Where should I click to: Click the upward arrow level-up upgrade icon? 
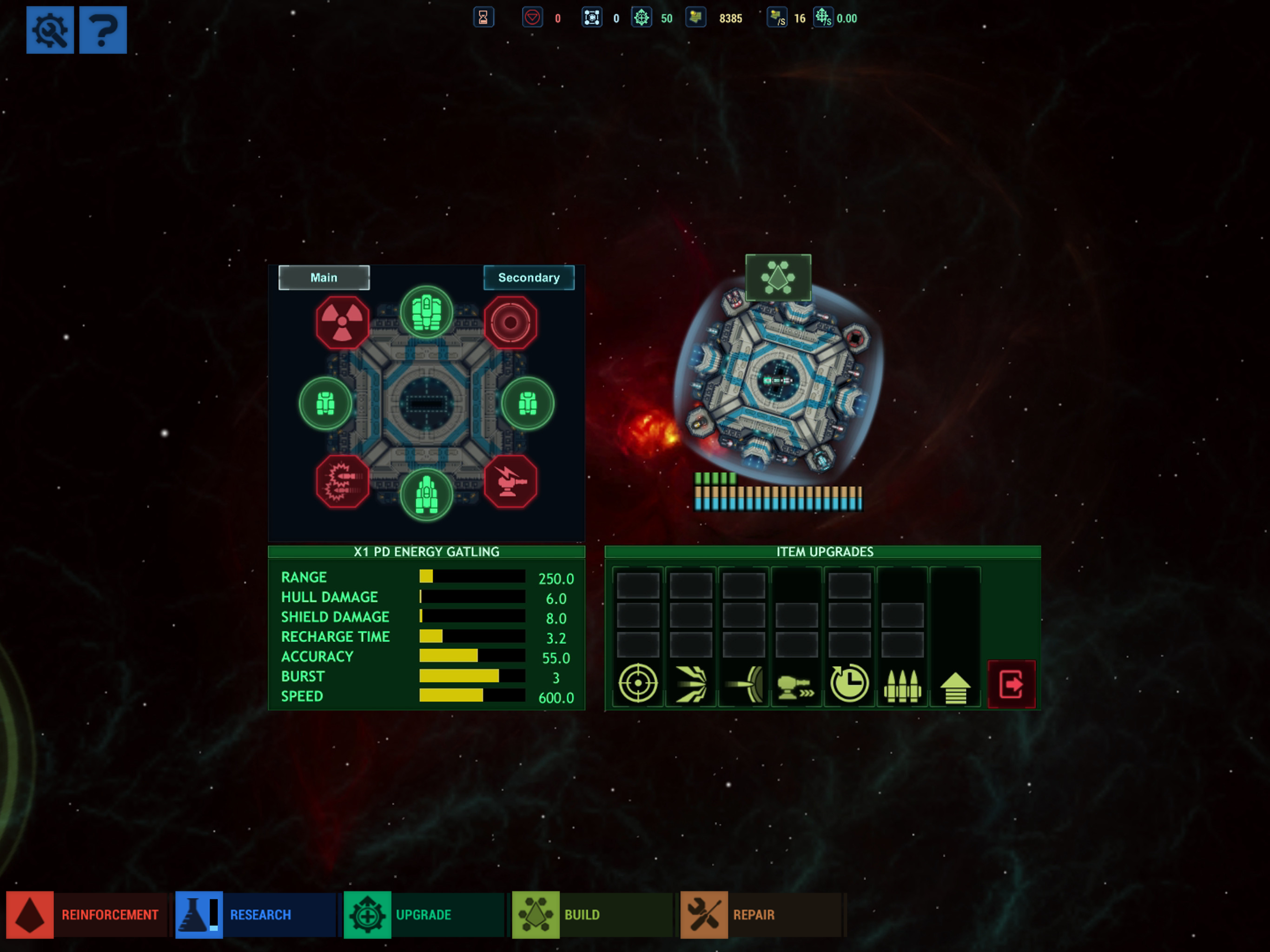955,687
